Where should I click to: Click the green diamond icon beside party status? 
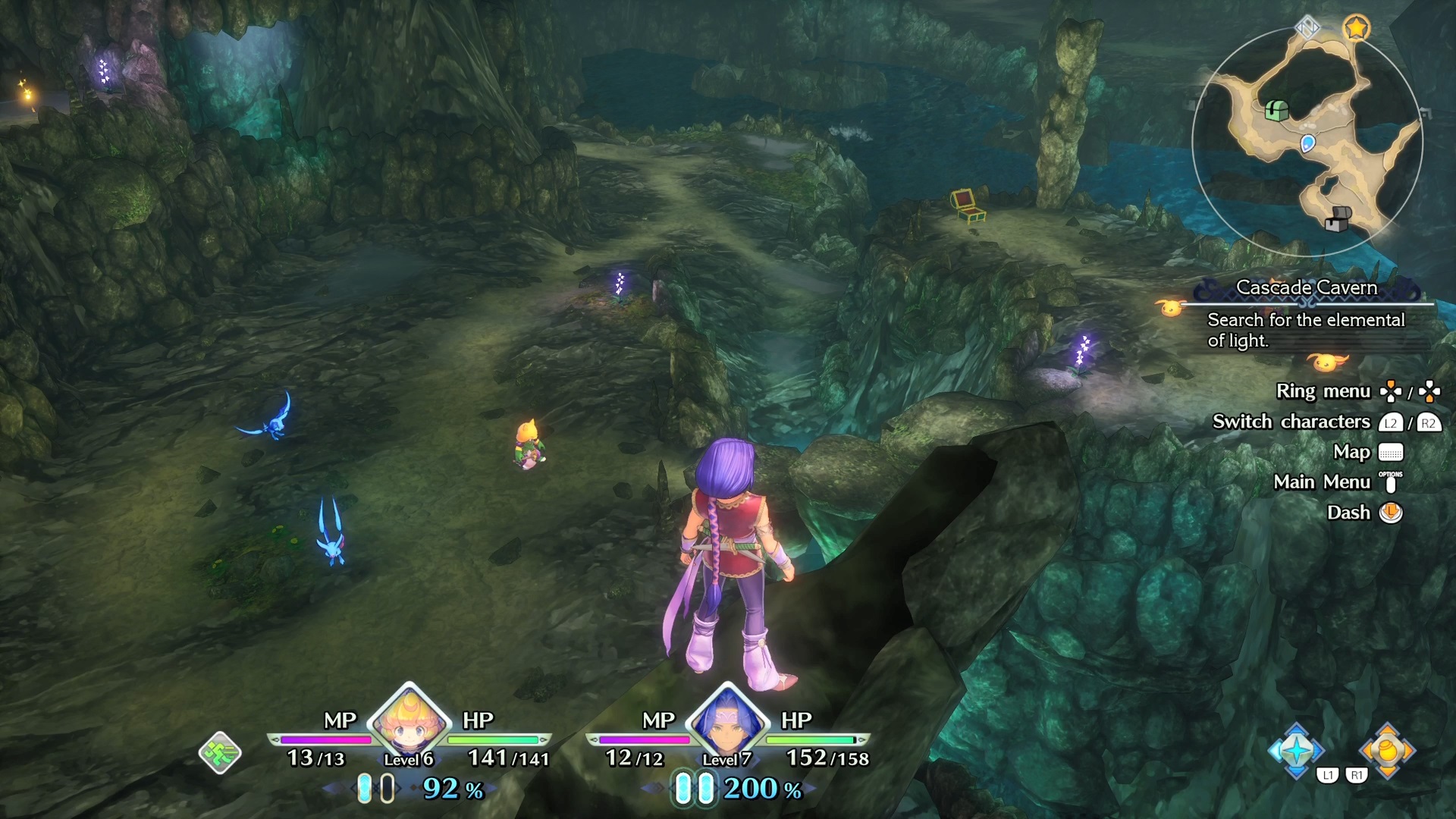point(220,753)
